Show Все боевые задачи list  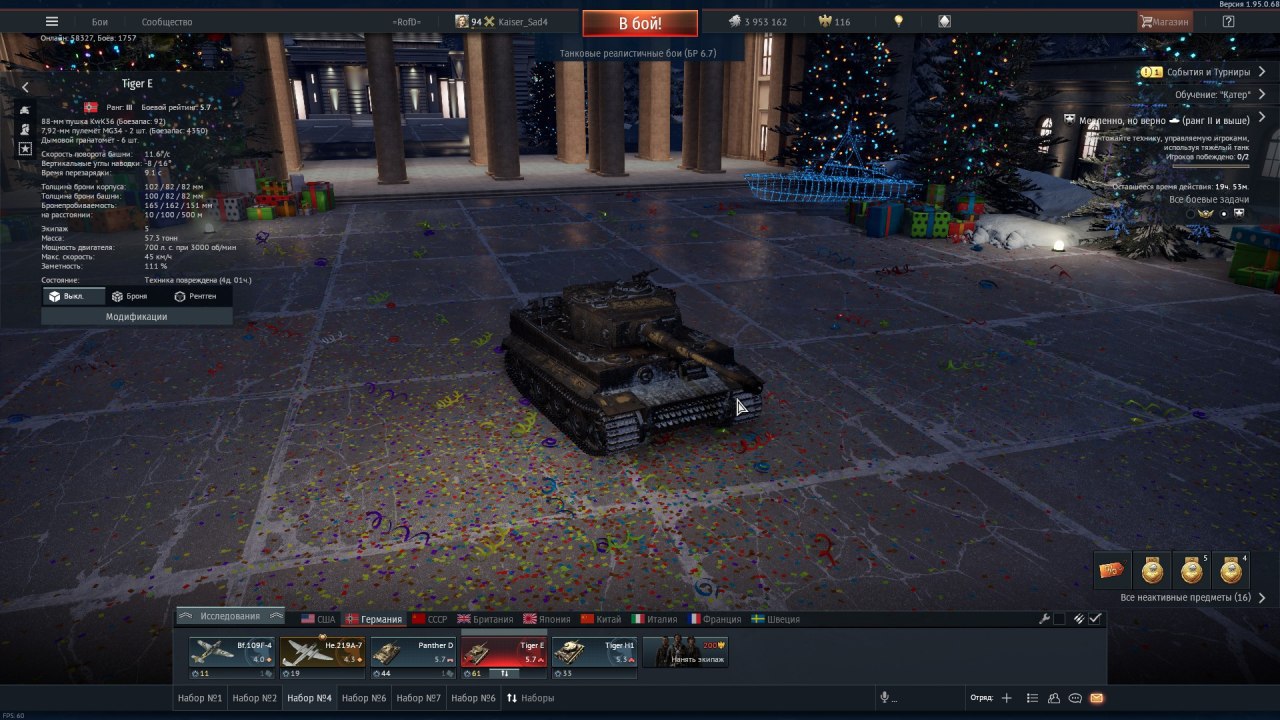pos(1207,199)
